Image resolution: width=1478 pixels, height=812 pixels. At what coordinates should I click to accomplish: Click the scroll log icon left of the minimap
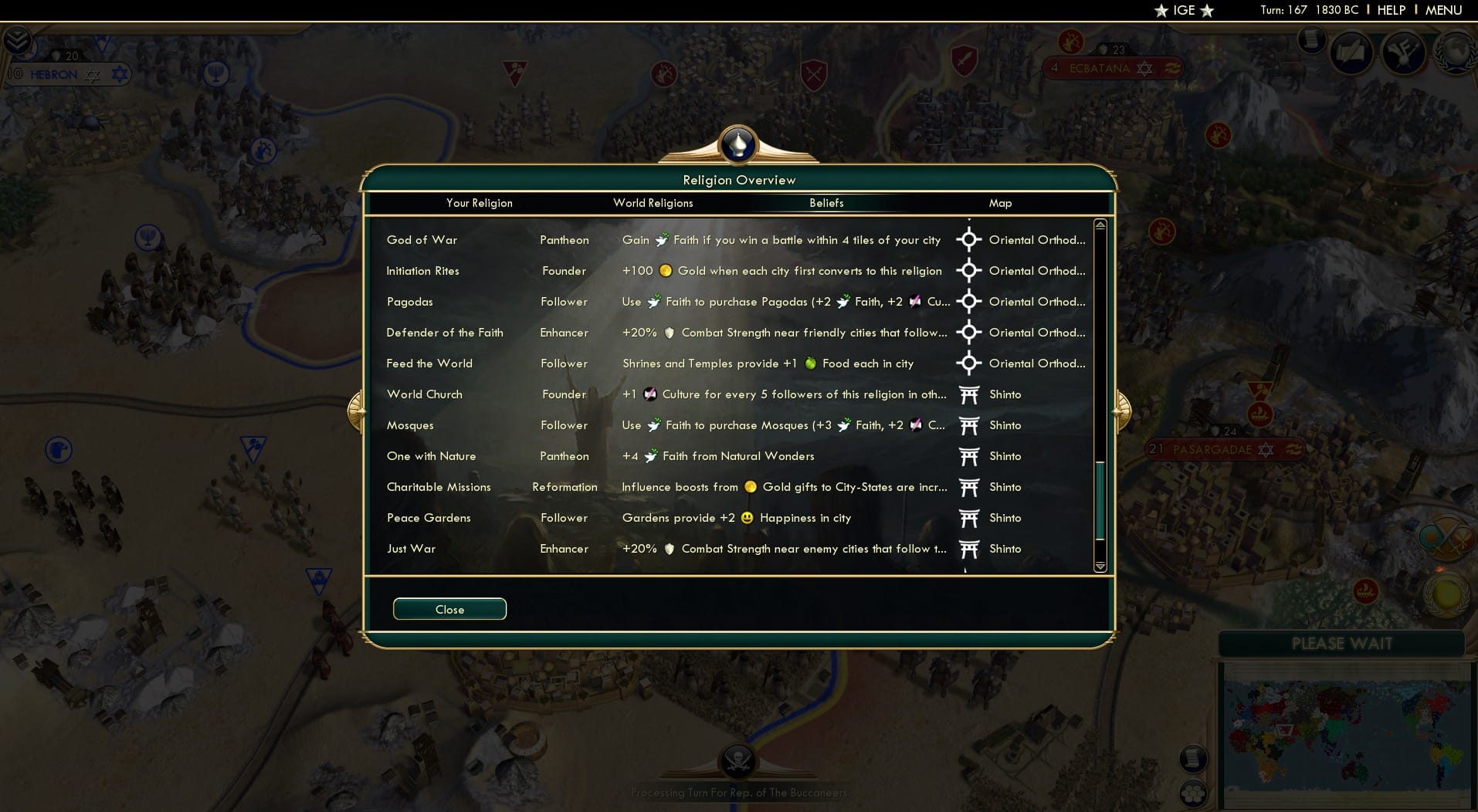tap(1193, 758)
